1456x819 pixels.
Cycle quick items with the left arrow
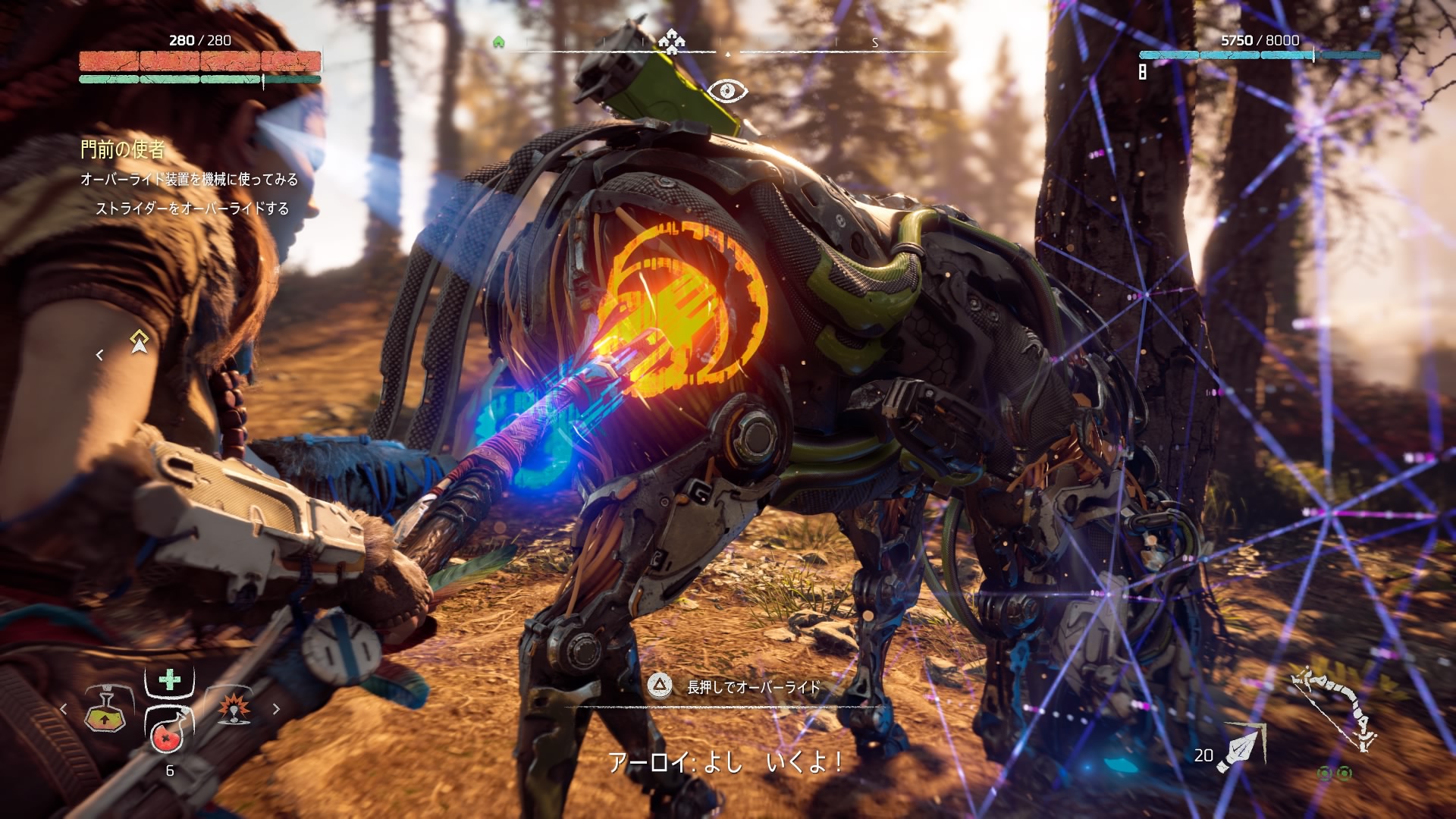point(64,709)
